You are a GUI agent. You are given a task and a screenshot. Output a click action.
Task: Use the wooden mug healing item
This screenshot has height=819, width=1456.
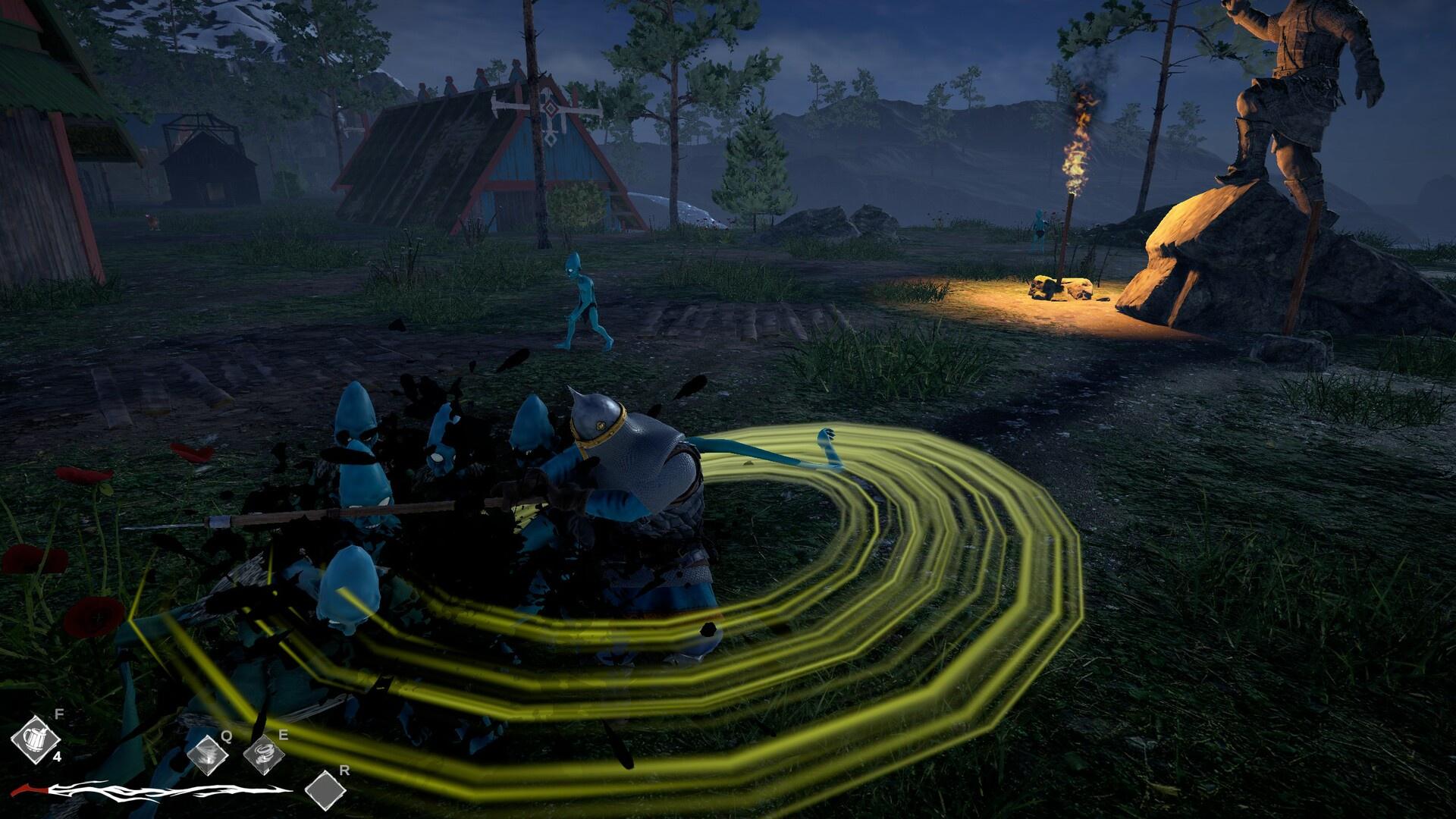35,738
